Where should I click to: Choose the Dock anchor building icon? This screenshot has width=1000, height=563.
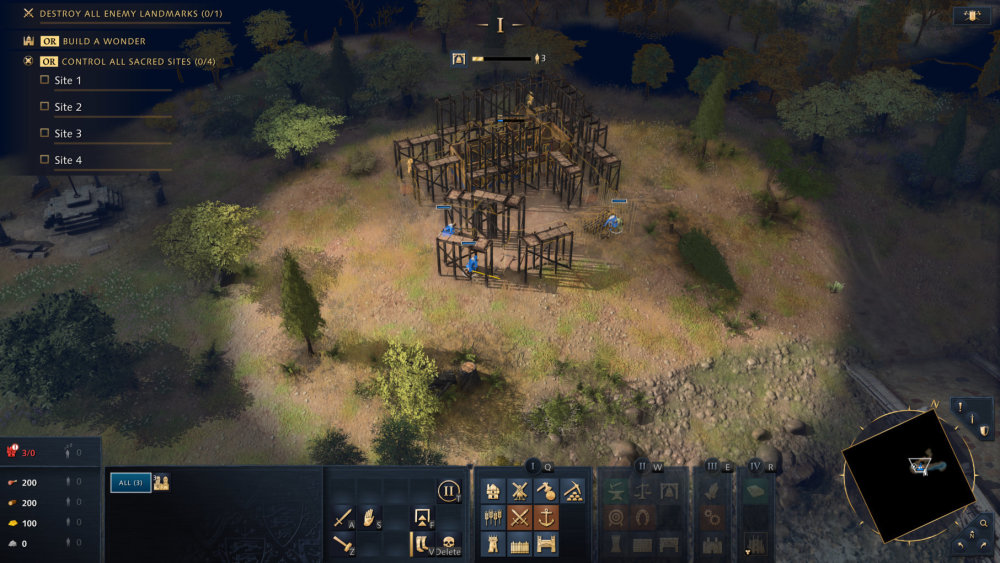[x=546, y=517]
